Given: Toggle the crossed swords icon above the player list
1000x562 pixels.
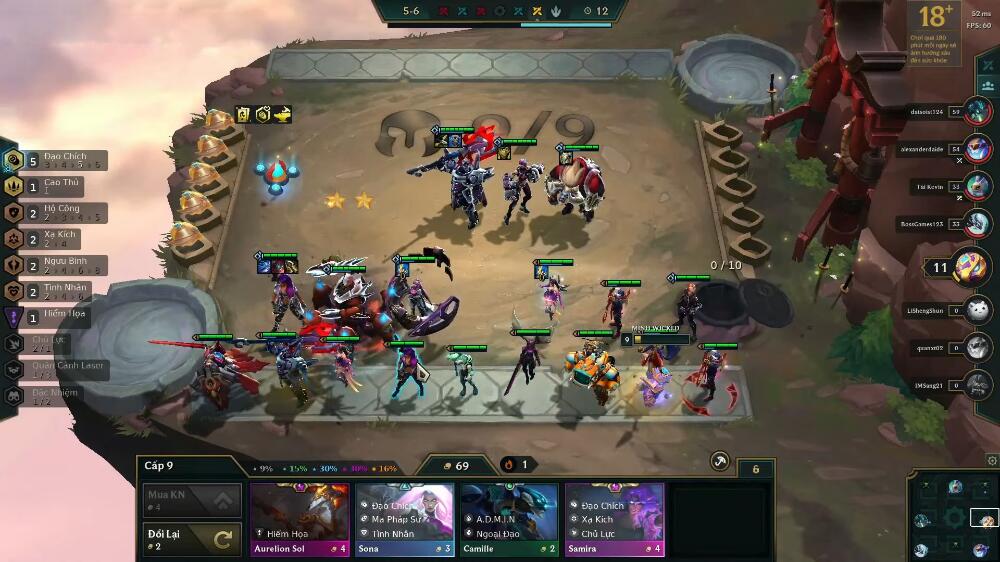Looking at the screenshot, I should coord(988,64).
